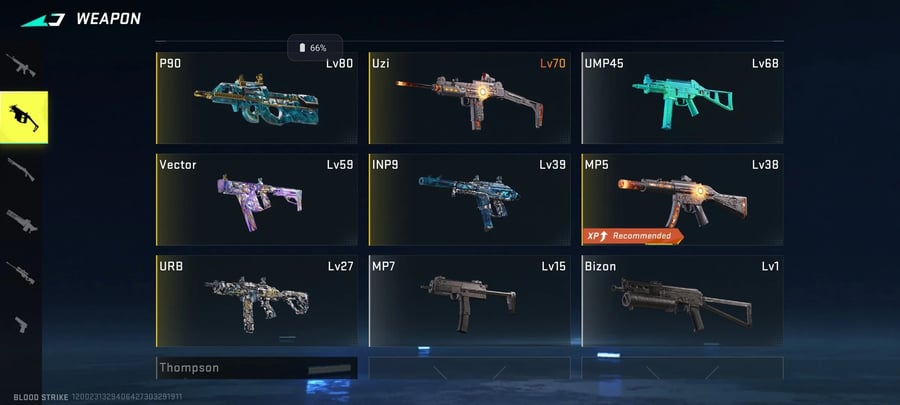
Task: Show the pistol category tab
Action: pyautogui.click(x=21, y=323)
